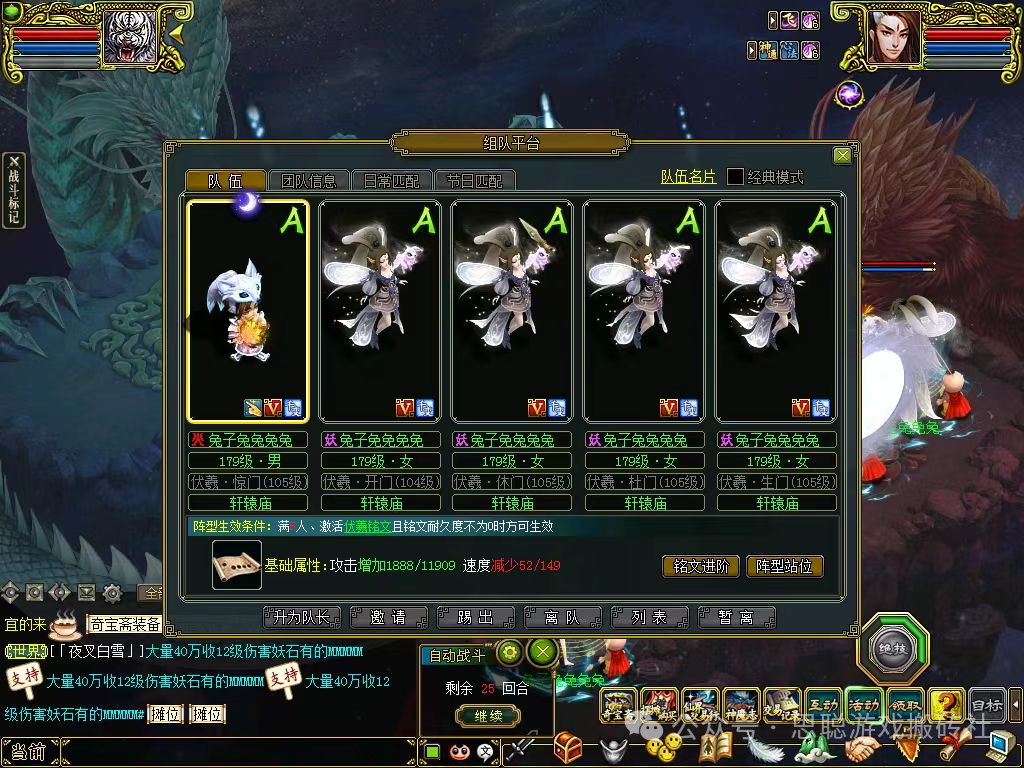Open the 列表 team list

click(647, 618)
